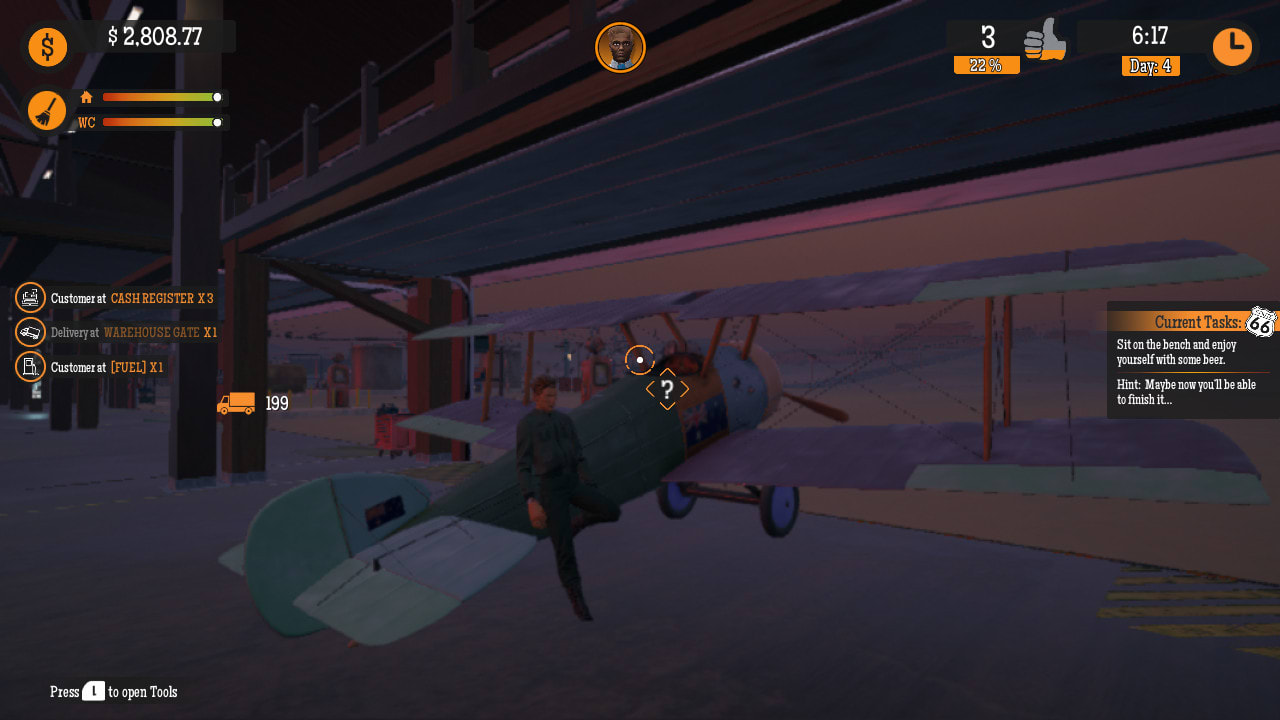Click the clock icon beside the time
Screen dimensions: 1280x720
[x=1233, y=46]
